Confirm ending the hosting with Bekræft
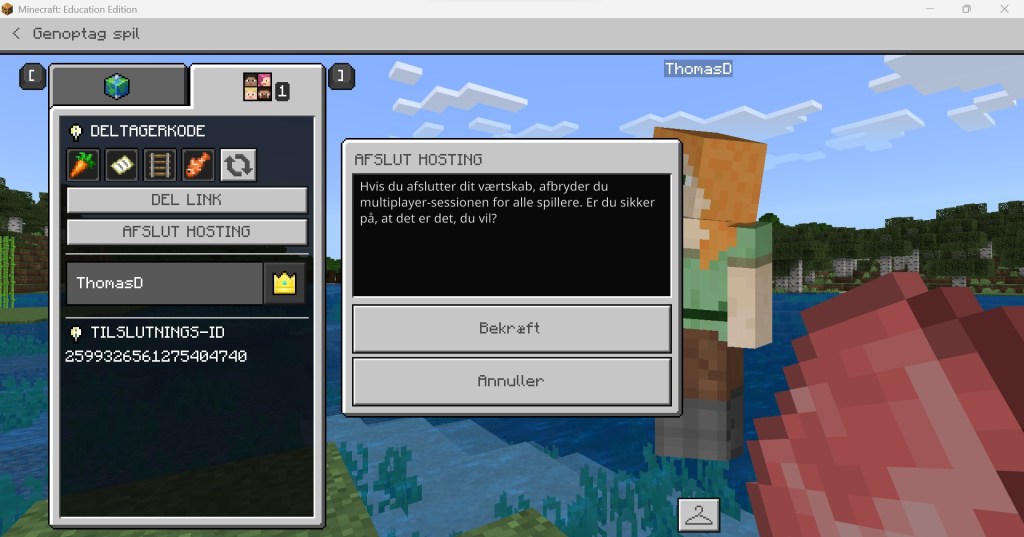This screenshot has height=537, width=1024. pos(511,328)
